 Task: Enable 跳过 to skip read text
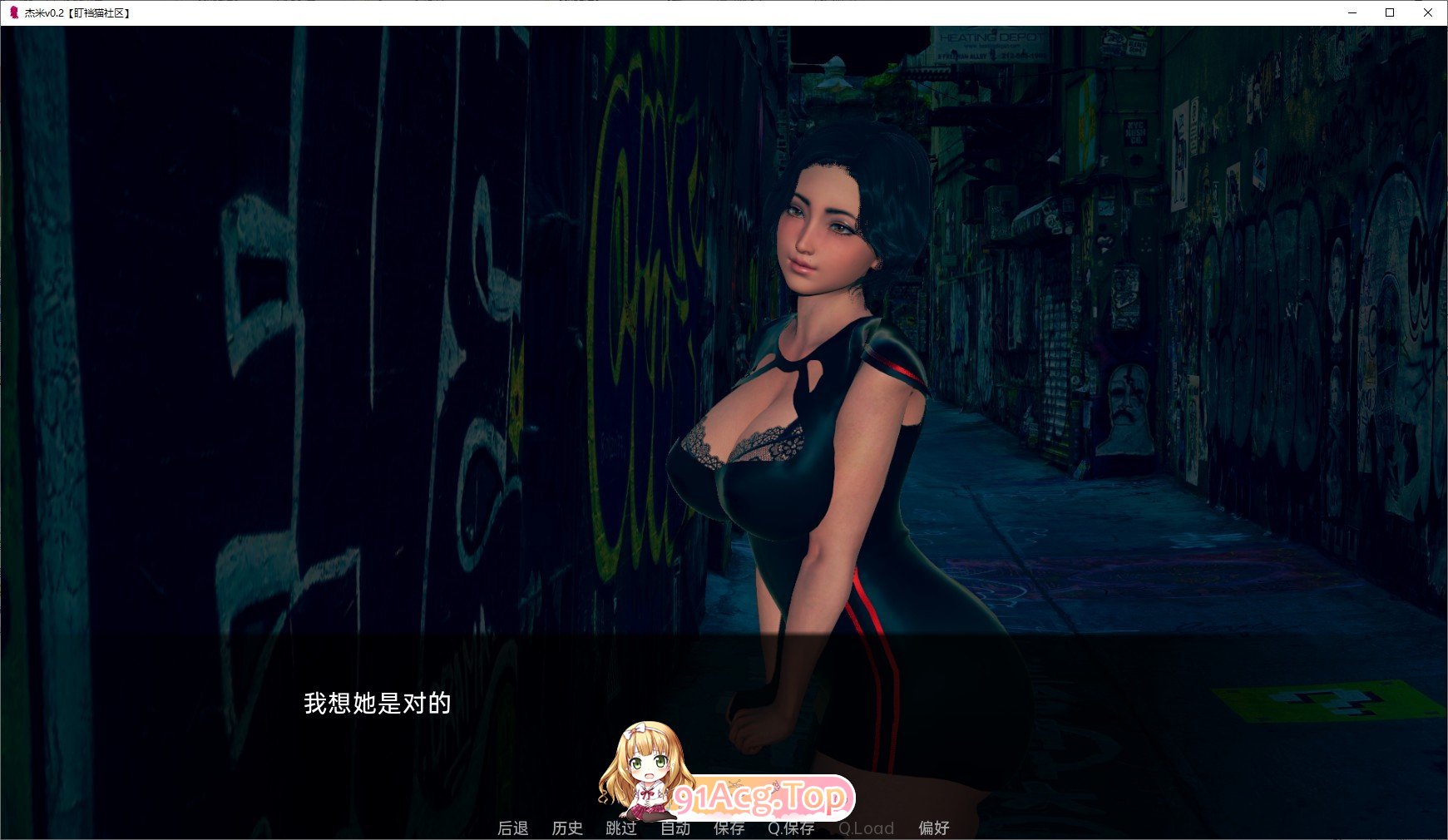pyautogui.click(x=620, y=828)
